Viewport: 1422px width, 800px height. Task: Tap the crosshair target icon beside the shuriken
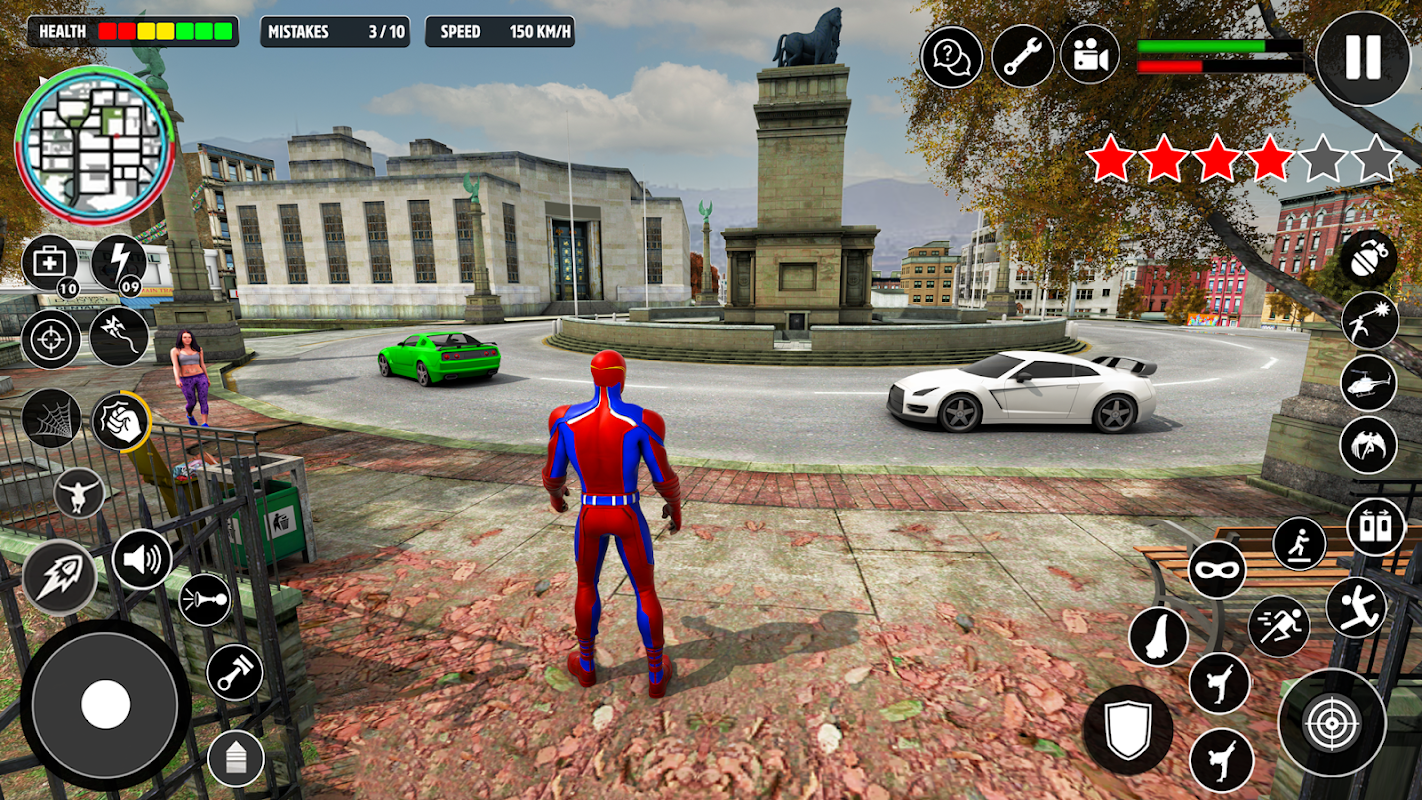click(50, 339)
